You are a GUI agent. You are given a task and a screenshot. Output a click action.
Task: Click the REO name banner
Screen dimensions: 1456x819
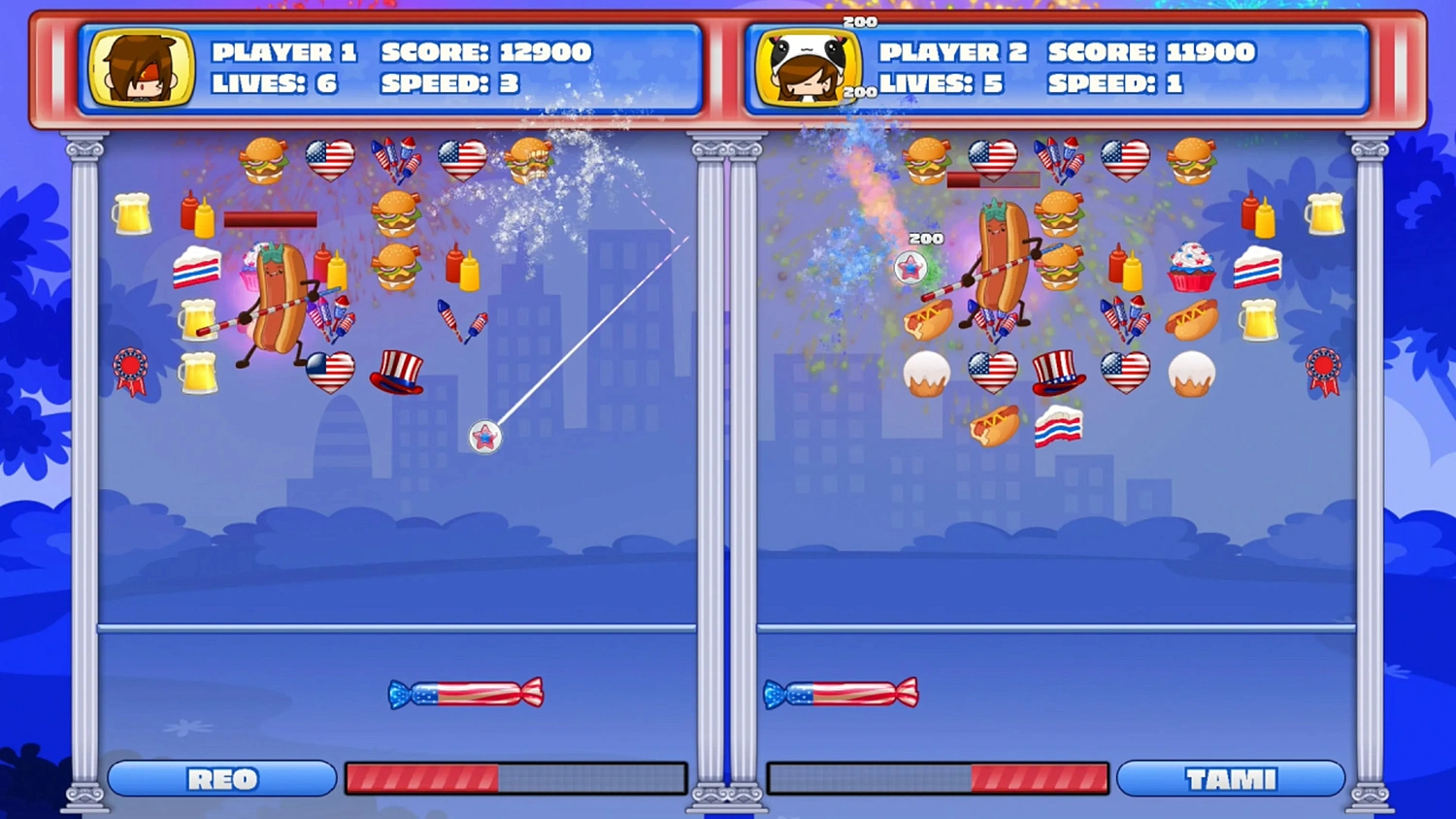221,778
